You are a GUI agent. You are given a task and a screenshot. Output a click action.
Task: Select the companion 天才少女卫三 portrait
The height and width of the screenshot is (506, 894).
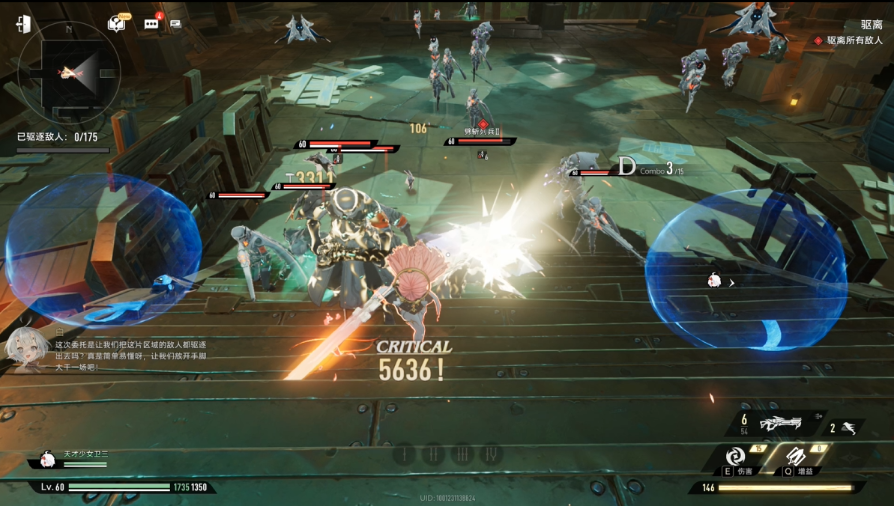point(46,459)
